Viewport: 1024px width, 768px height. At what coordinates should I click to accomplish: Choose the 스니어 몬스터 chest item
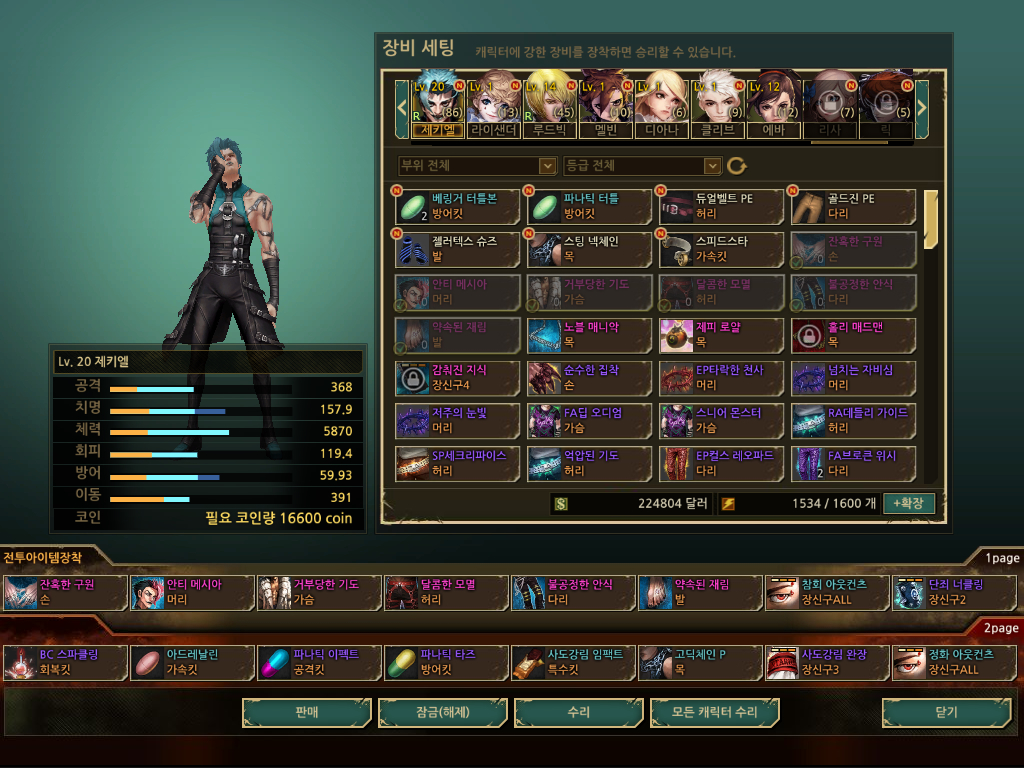click(x=721, y=420)
